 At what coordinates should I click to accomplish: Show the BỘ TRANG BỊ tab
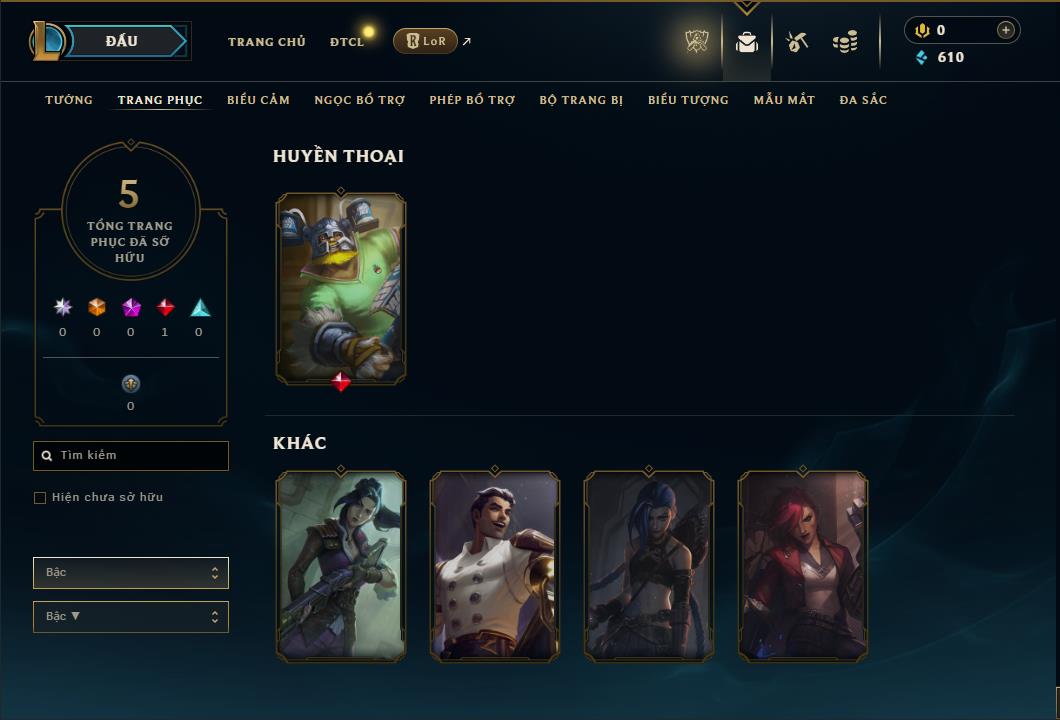click(x=581, y=100)
